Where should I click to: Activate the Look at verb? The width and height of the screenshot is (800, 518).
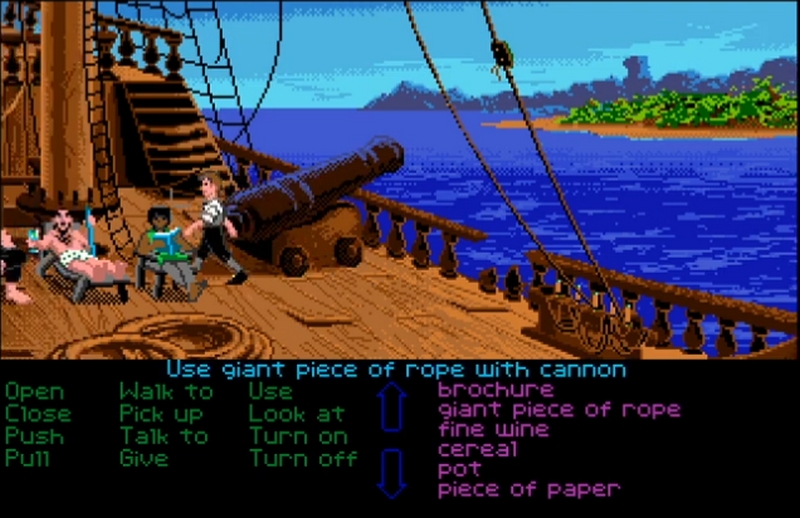click(x=297, y=414)
